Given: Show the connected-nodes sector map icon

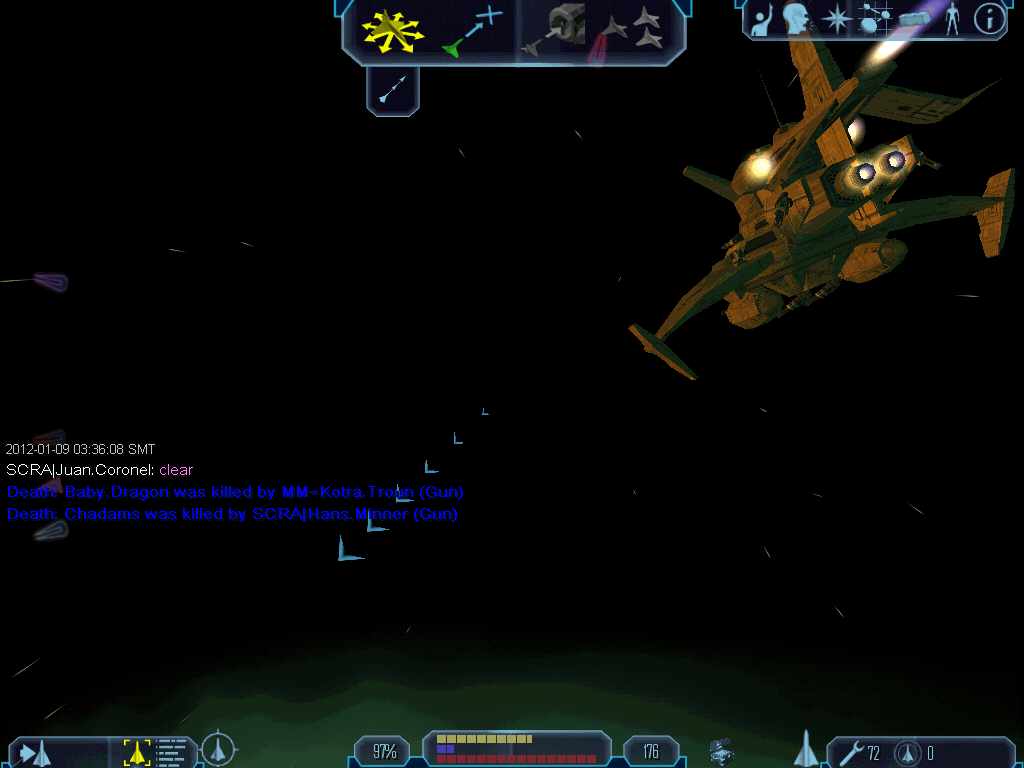Looking at the screenshot, I should tap(875, 19).
